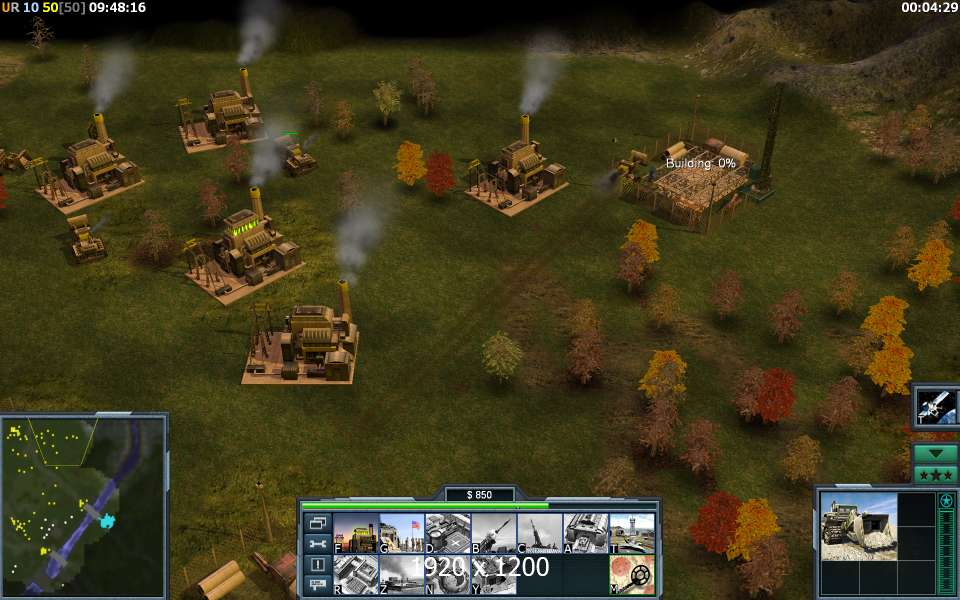
Task: Choose the supply center build icon D
Action: 447,533
